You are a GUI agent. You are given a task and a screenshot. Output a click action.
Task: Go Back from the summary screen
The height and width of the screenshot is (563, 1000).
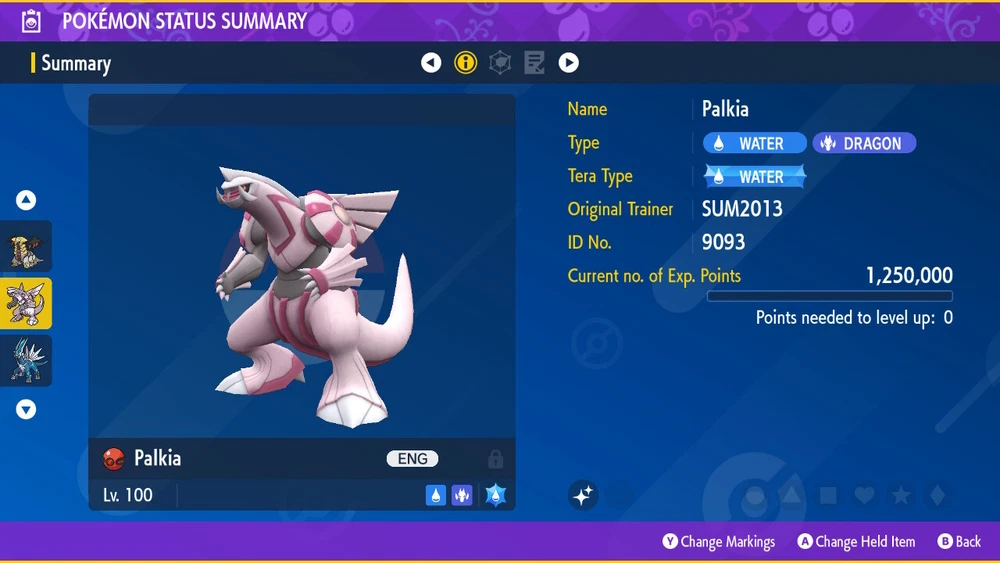[x=959, y=542]
